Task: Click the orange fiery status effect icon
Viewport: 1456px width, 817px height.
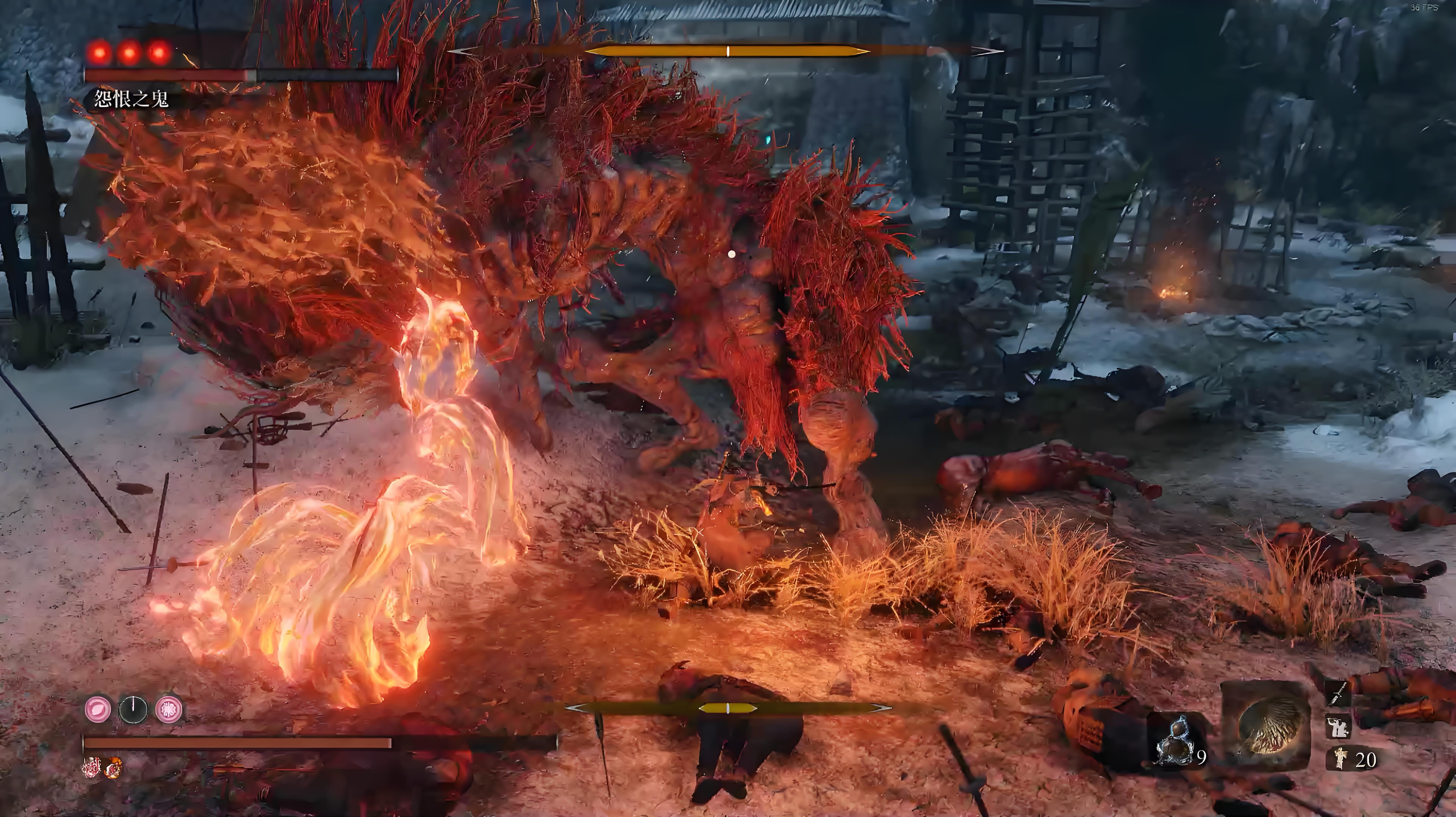Action: tap(114, 768)
